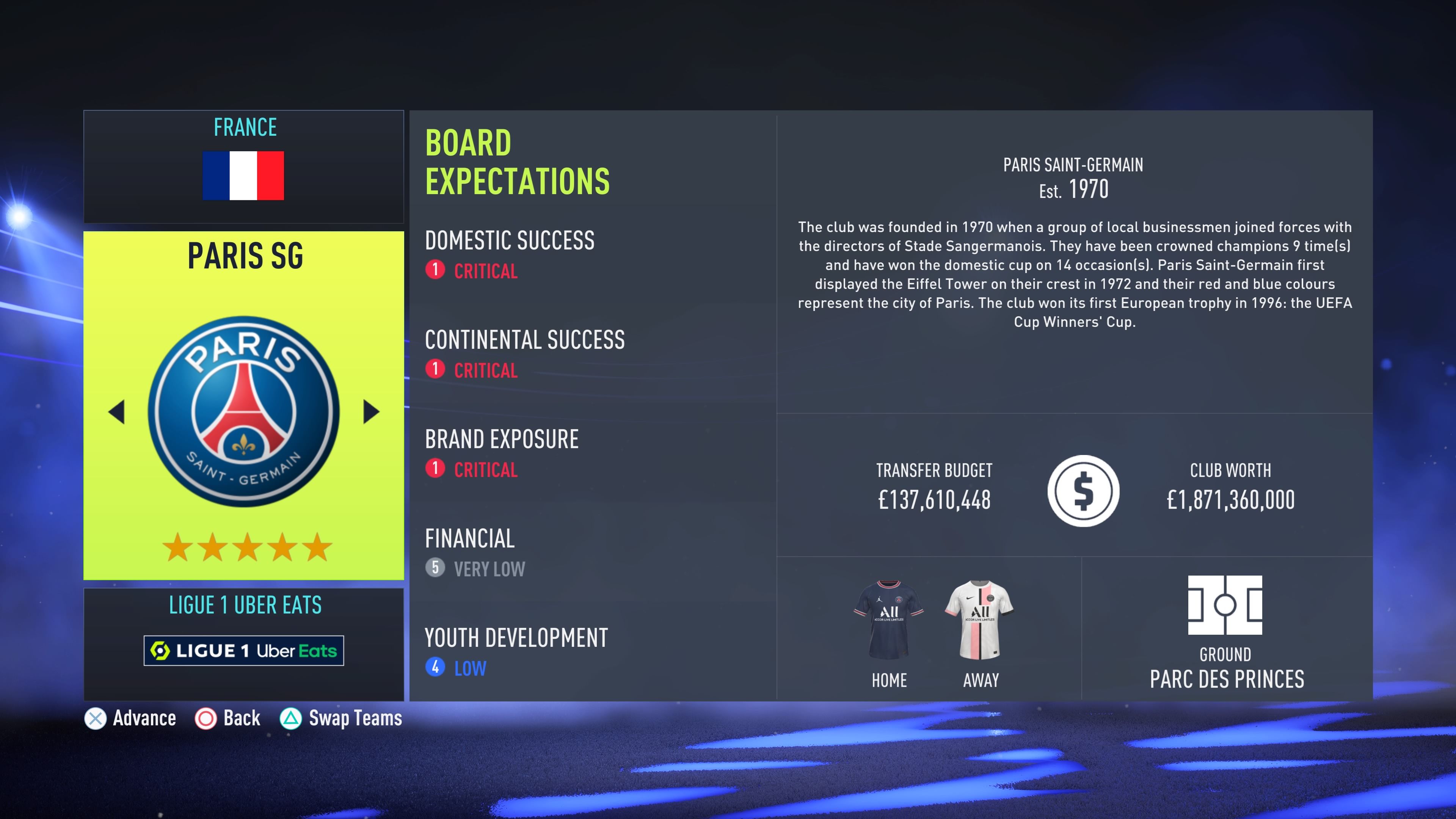The width and height of the screenshot is (1456, 819).
Task: Click the Domestic Success critical priority badge
Action: click(x=435, y=271)
